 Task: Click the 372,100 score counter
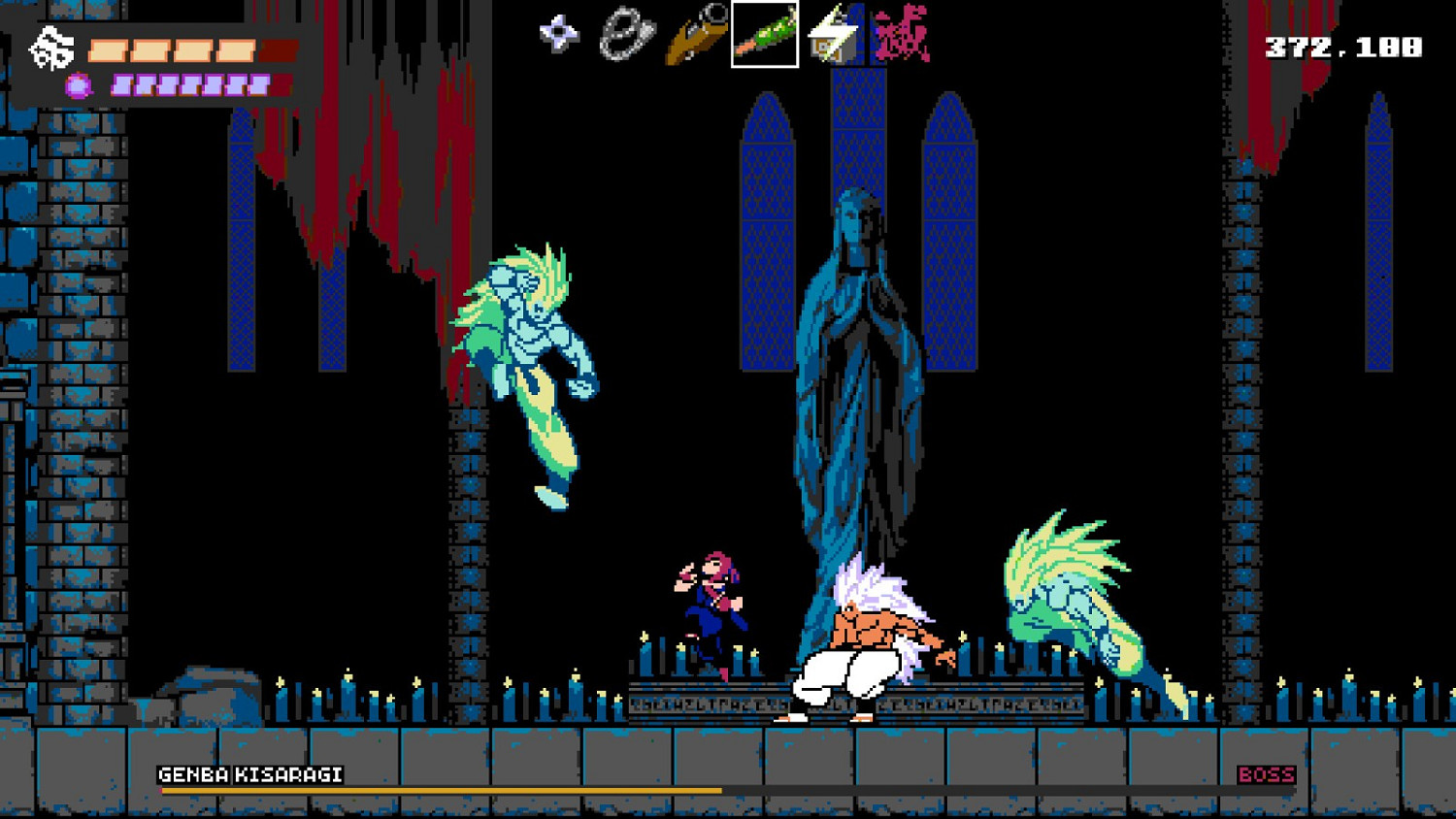tap(1341, 44)
